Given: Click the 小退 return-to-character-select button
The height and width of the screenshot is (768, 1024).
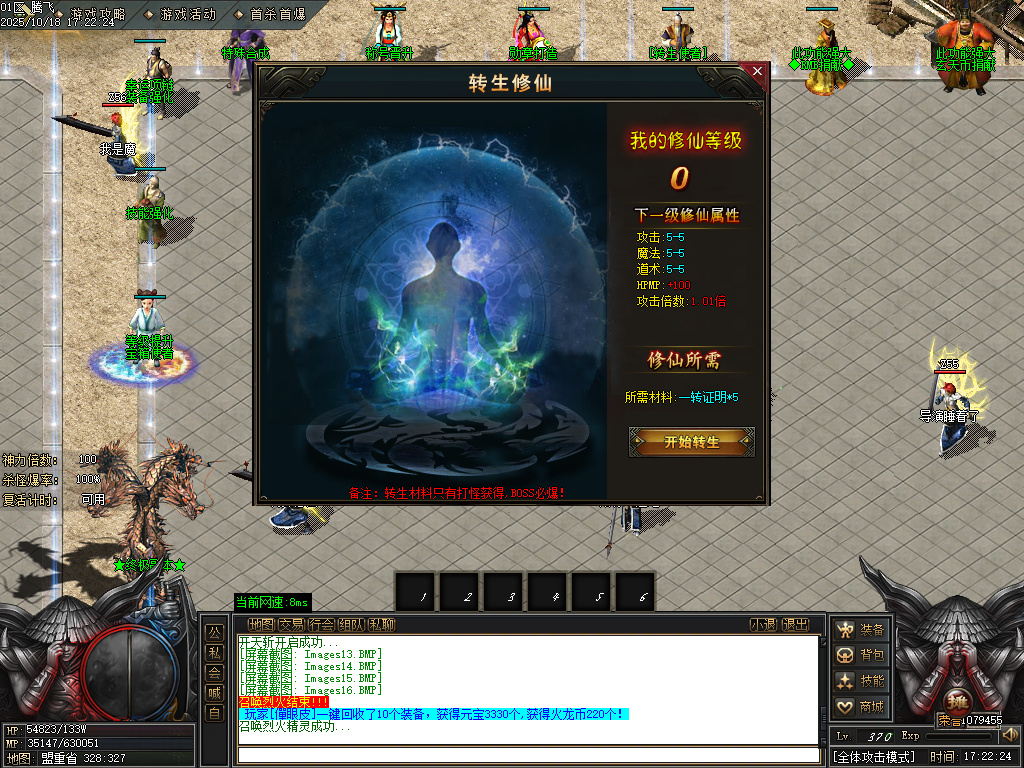Looking at the screenshot, I should click(764, 625).
